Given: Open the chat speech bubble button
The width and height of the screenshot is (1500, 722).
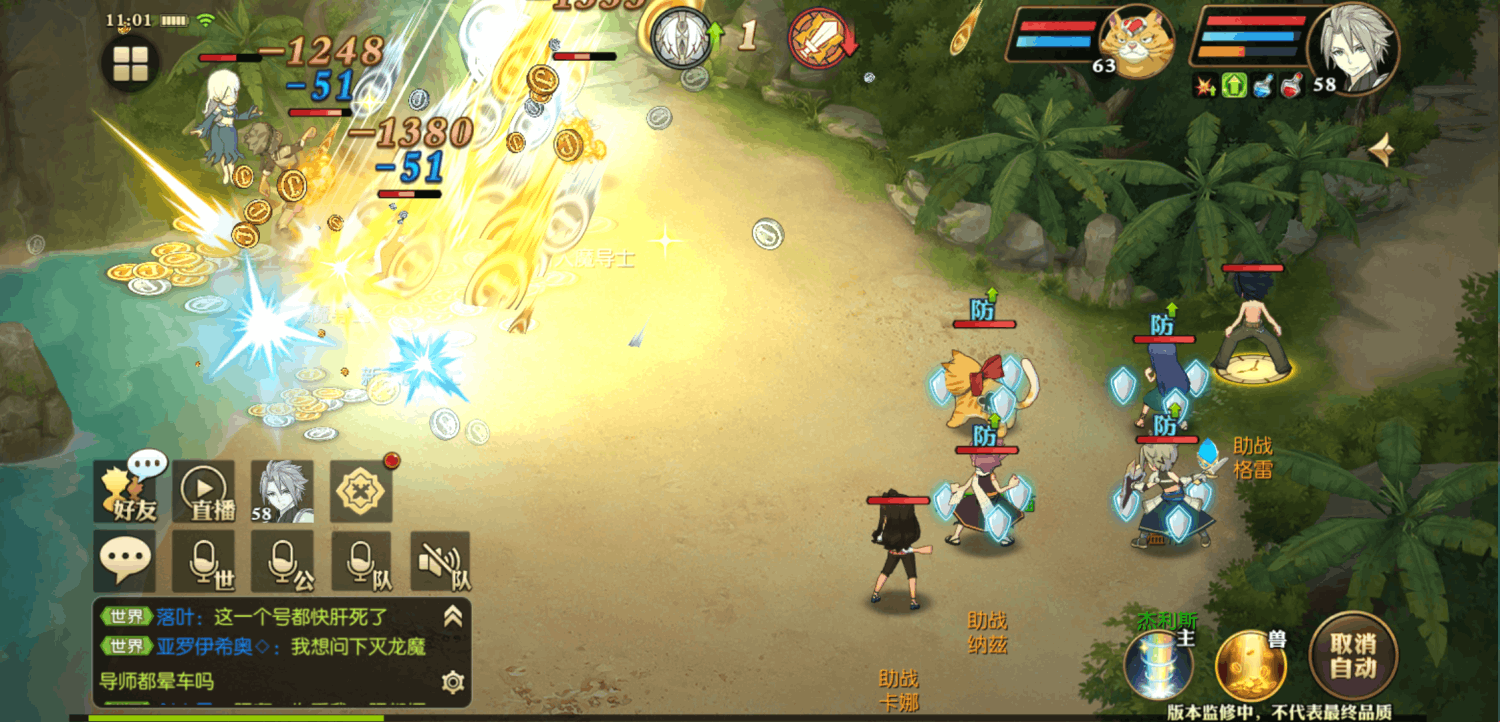Looking at the screenshot, I should (126, 561).
